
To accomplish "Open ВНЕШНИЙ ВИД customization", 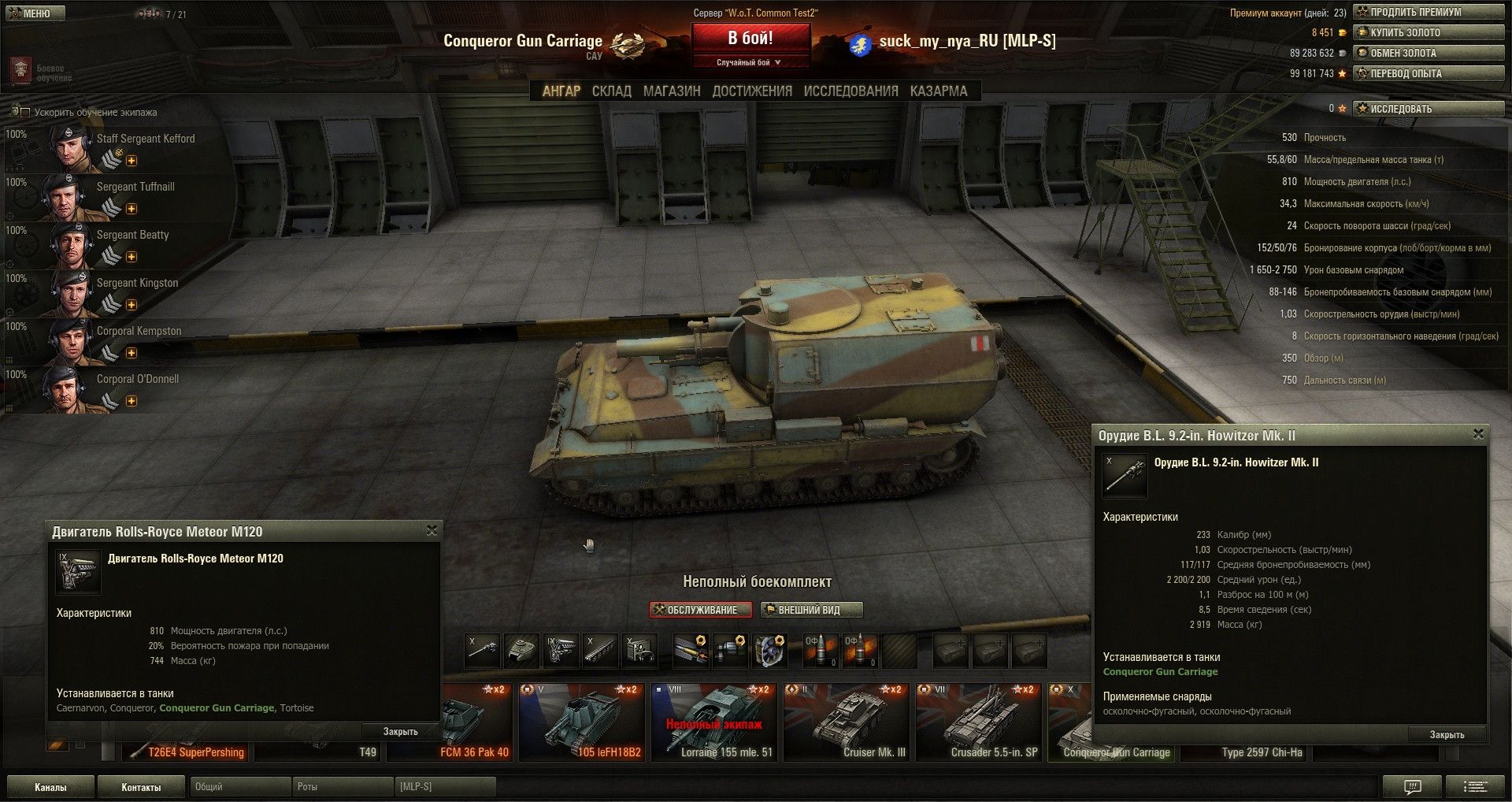I will (x=810, y=610).
